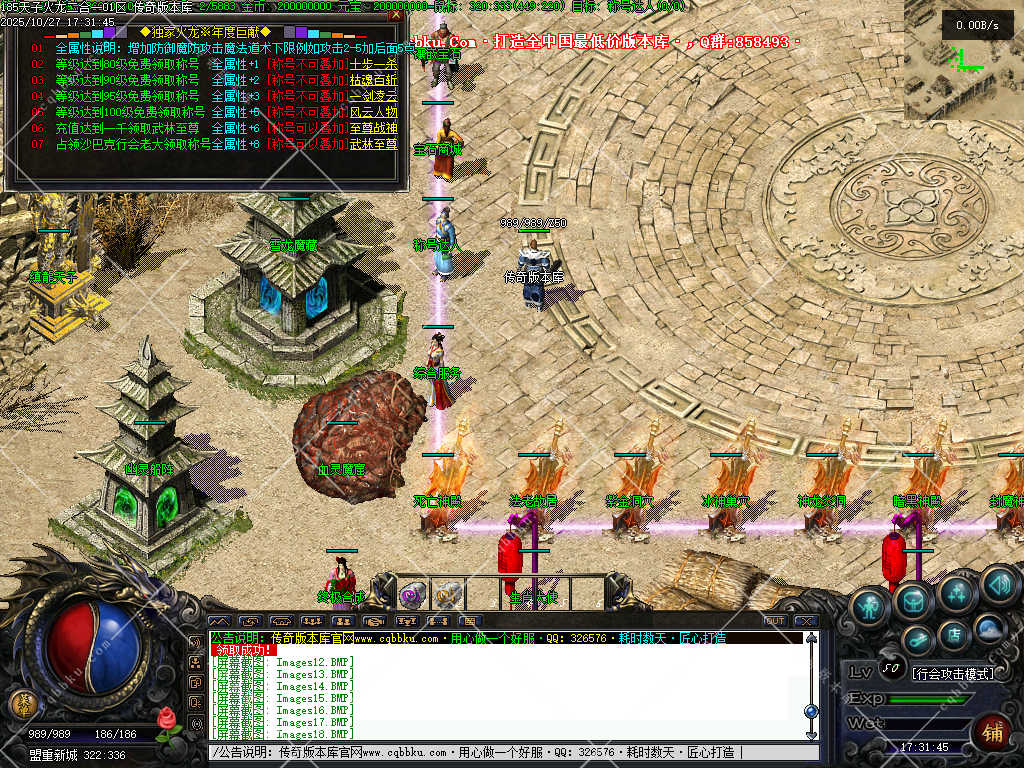The height and width of the screenshot is (768, 1024).
Task: Click the OUT button above chat
Action: [x=775, y=621]
